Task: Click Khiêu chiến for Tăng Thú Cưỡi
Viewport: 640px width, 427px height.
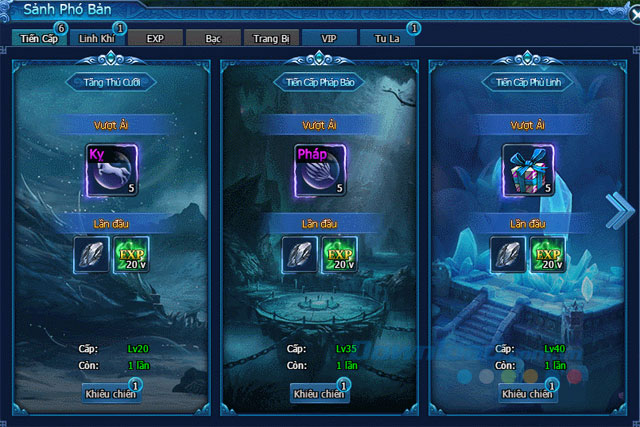Action: [x=111, y=394]
